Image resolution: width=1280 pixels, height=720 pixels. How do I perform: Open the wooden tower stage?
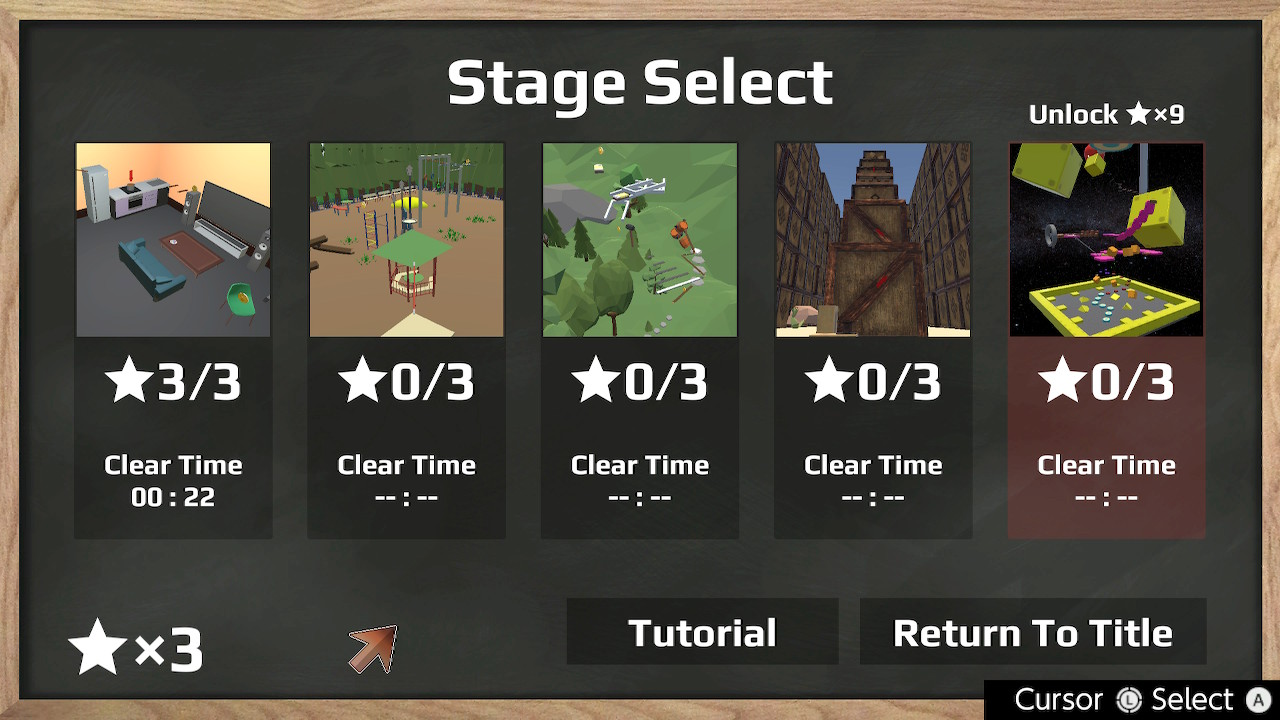pos(872,239)
